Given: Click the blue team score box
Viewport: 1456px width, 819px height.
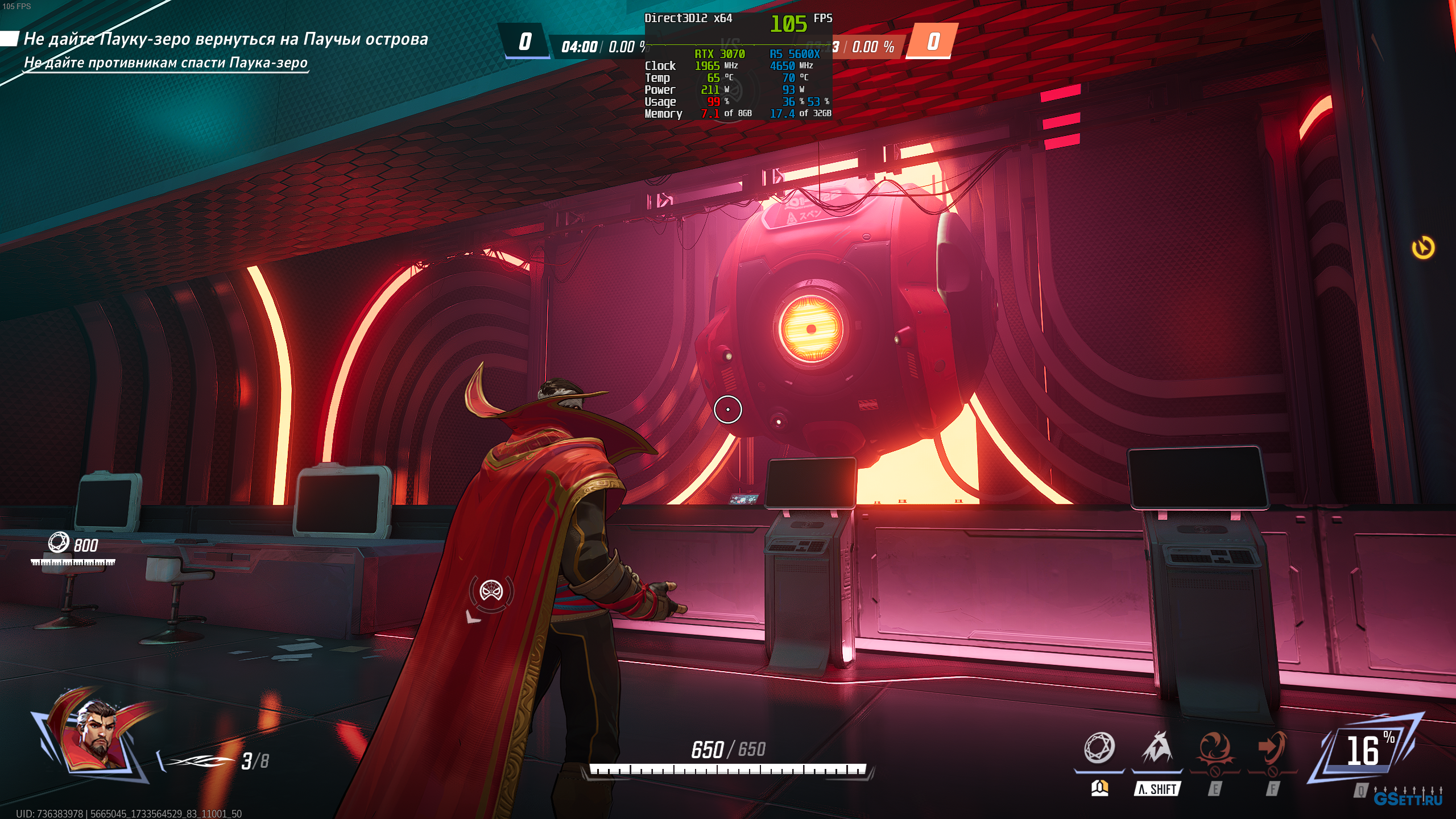Looking at the screenshot, I should tap(525, 42).
